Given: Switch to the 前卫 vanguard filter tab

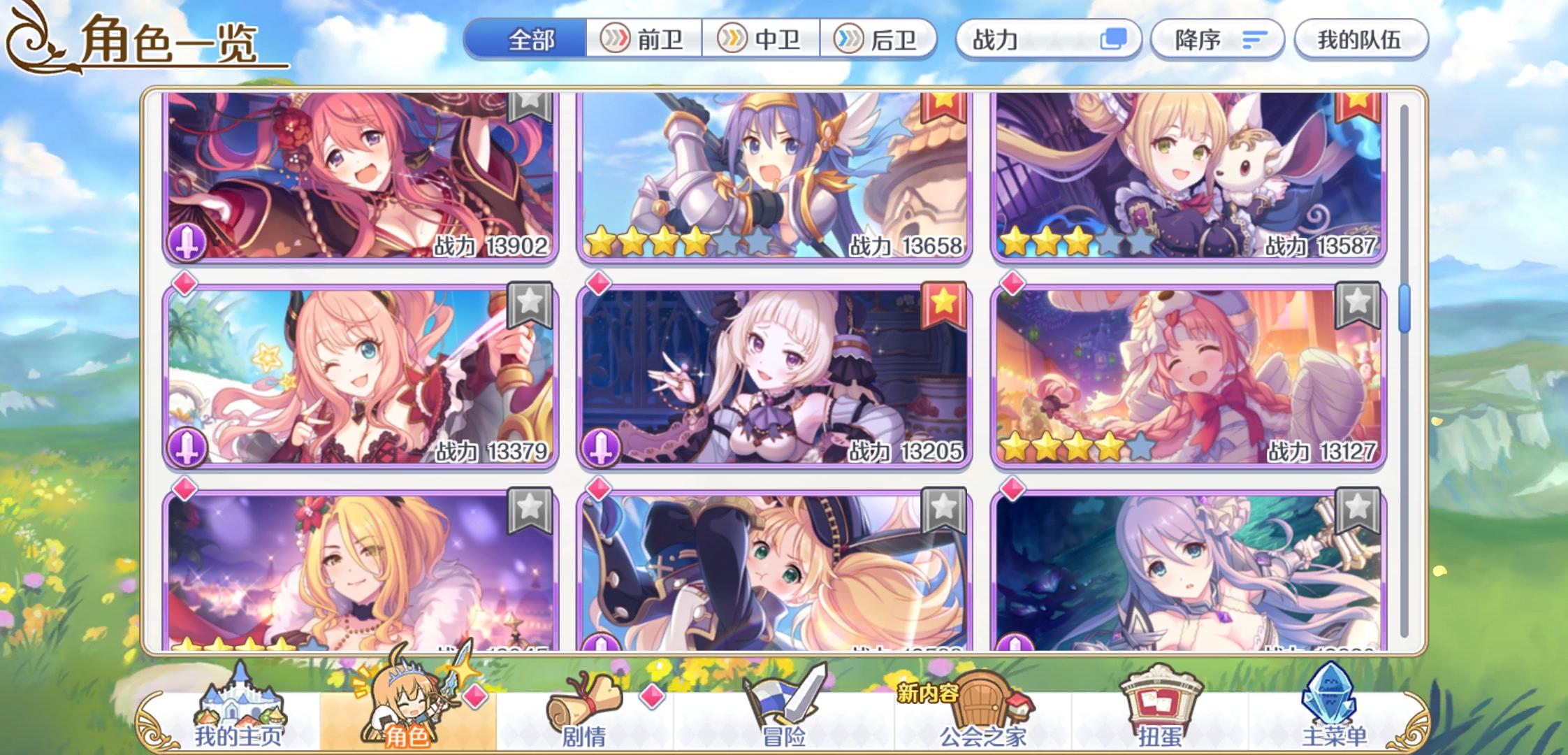Looking at the screenshot, I should point(643,40).
